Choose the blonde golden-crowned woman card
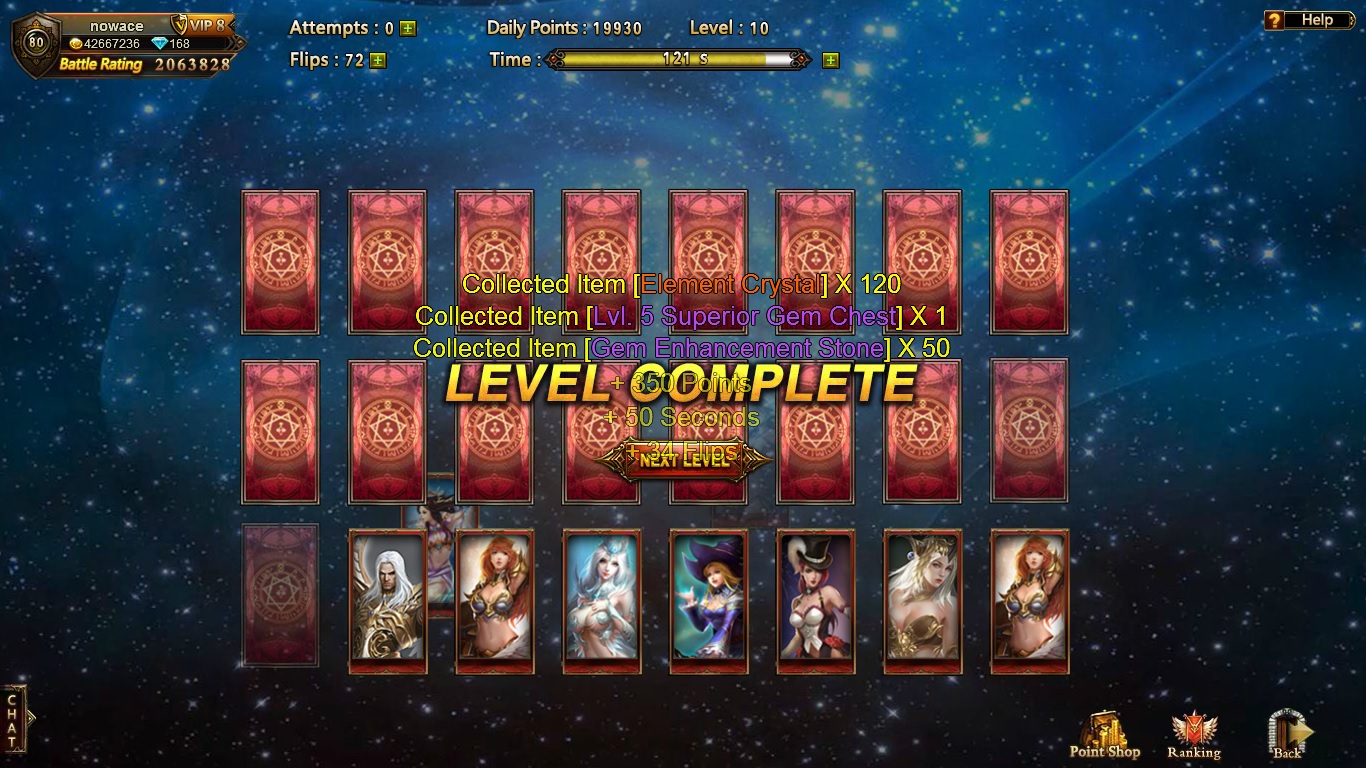This screenshot has width=1366, height=768. (x=922, y=600)
